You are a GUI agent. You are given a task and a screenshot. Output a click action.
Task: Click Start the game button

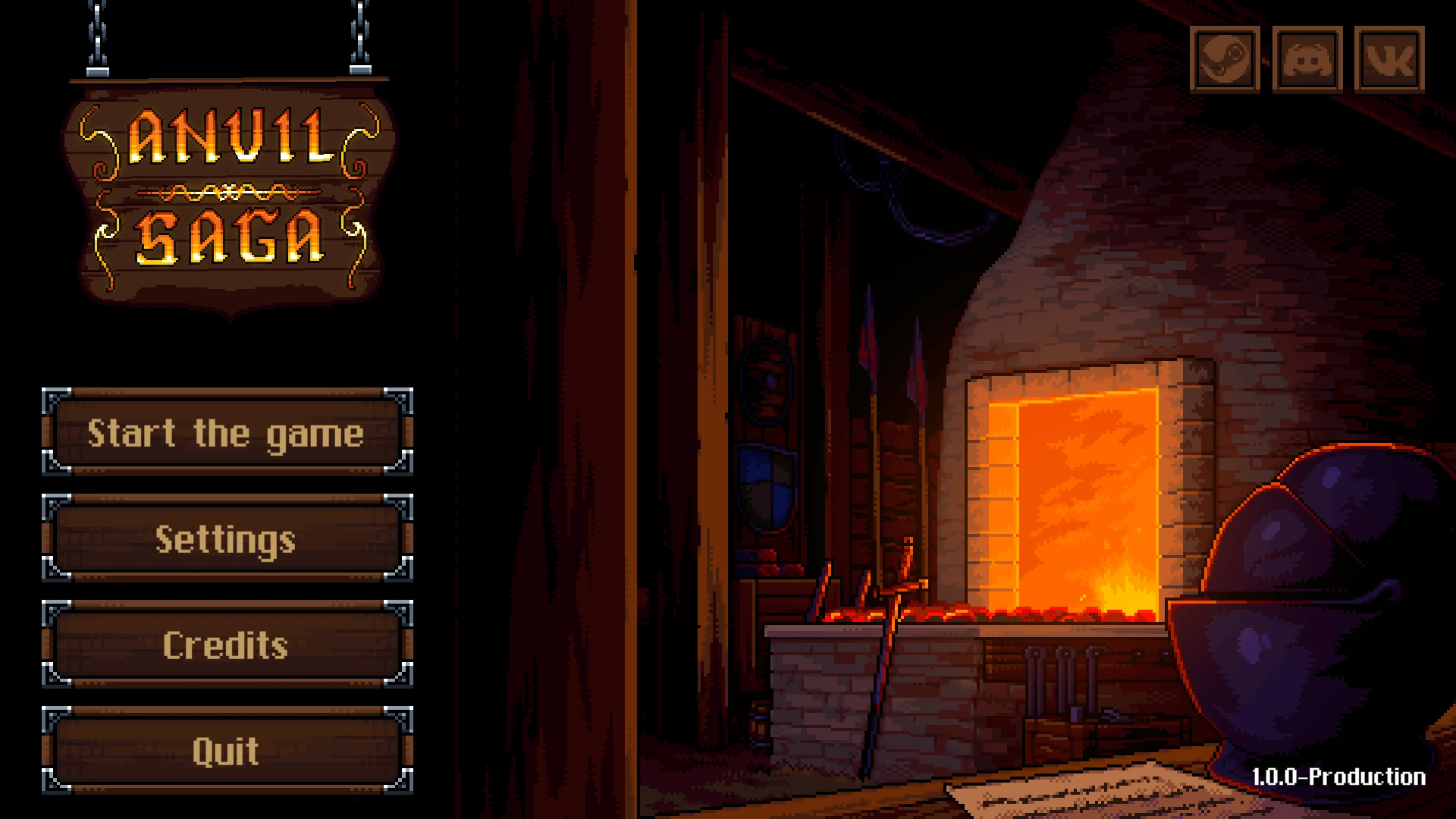click(227, 432)
